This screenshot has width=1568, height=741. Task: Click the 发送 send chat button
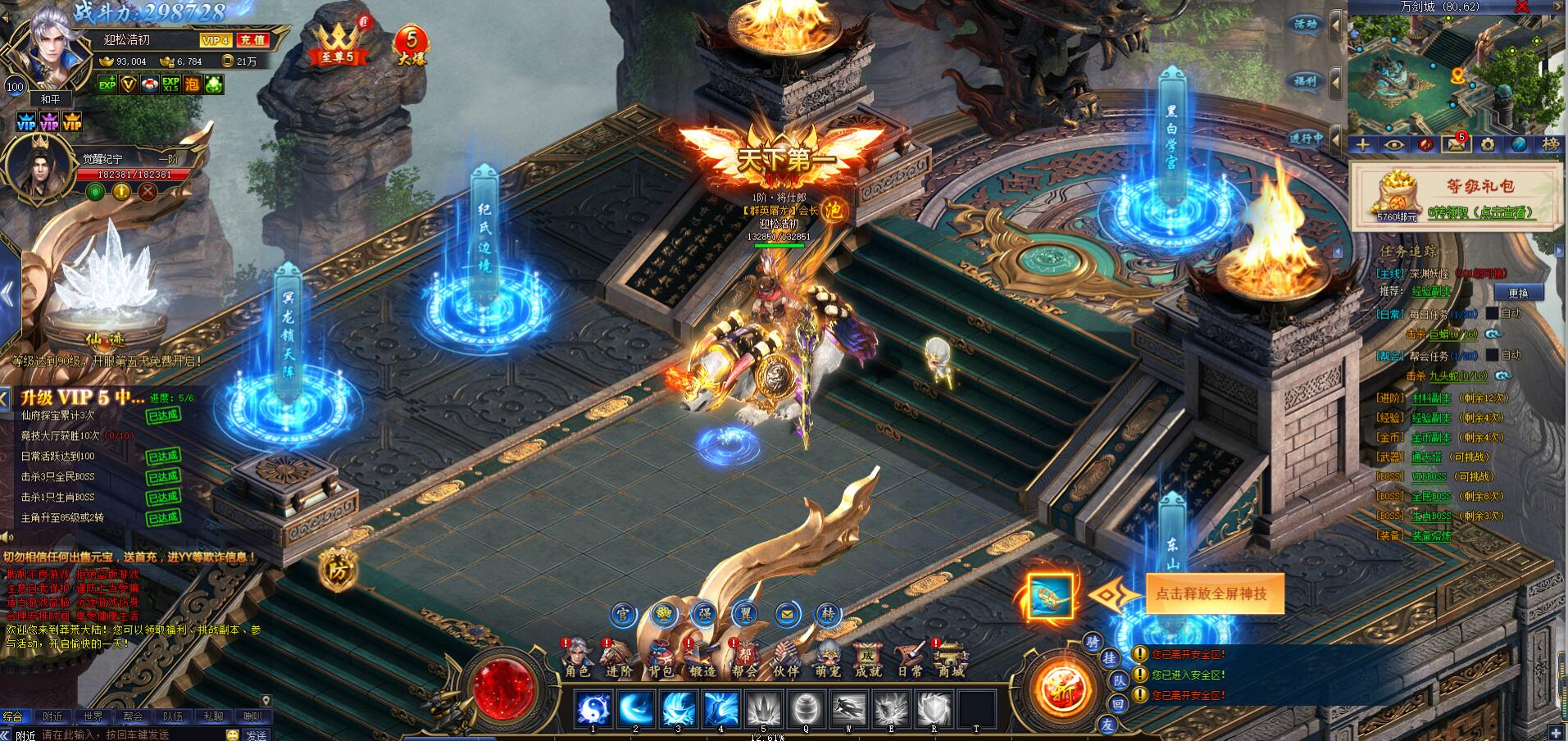click(256, 734)
